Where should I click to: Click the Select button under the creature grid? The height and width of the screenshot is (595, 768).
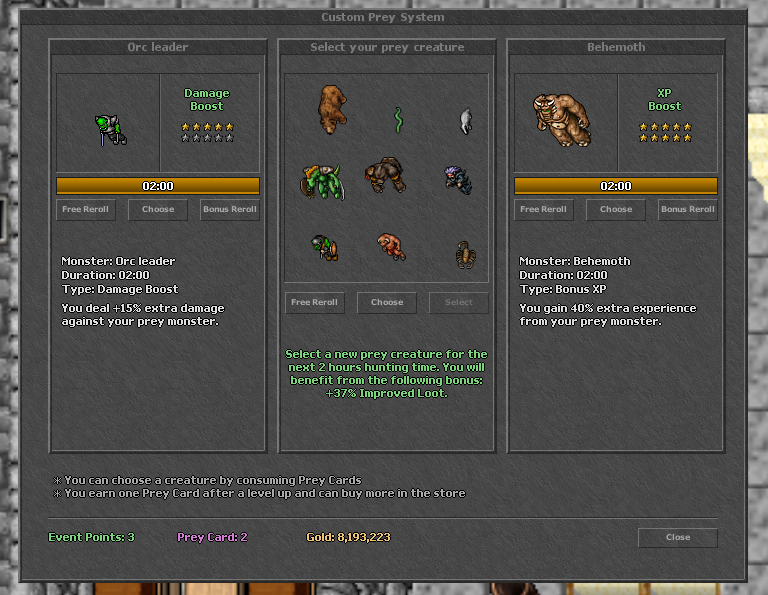[459, 302]
